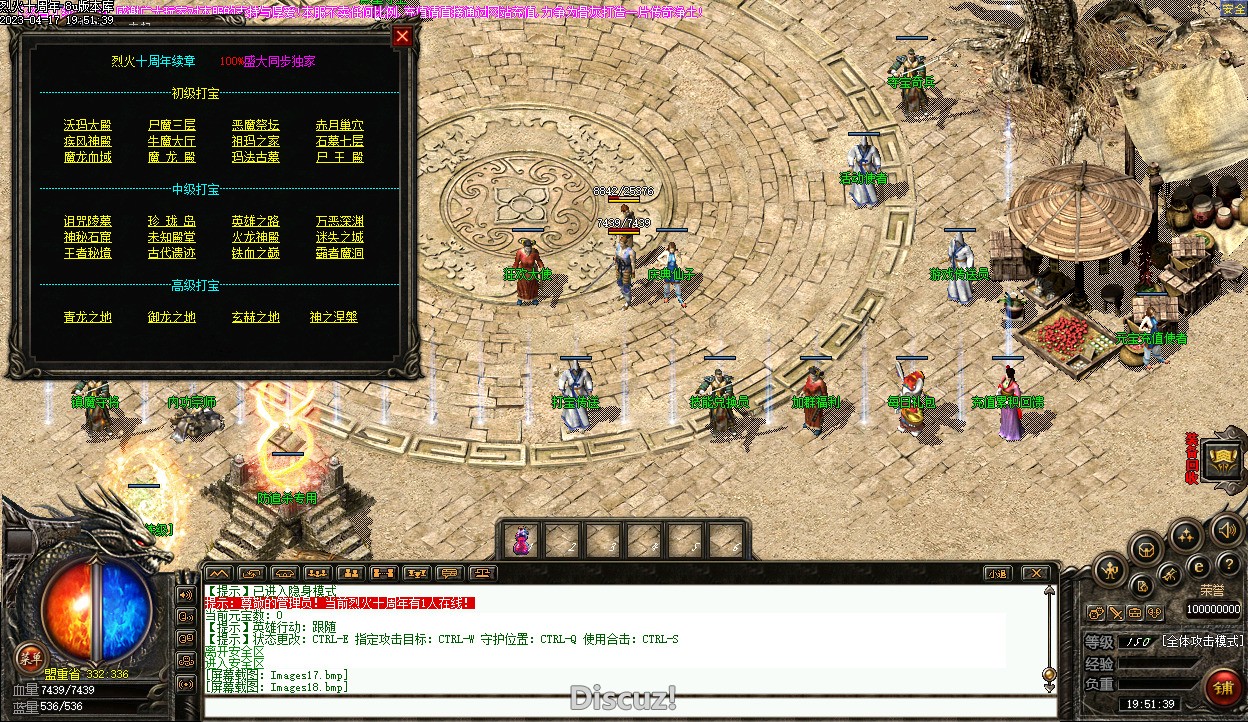
Task: Close the treasure-hunt teleport panel
Action: [x=402, y=37]
